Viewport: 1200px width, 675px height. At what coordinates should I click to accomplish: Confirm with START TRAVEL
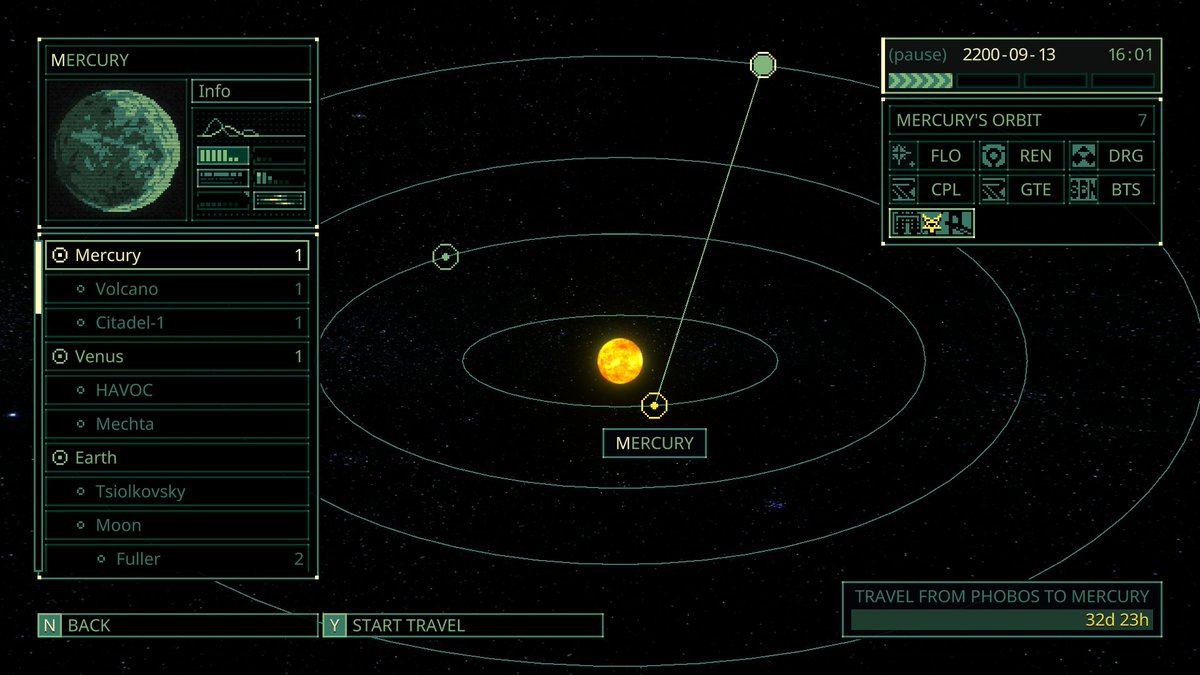[462, 626]
